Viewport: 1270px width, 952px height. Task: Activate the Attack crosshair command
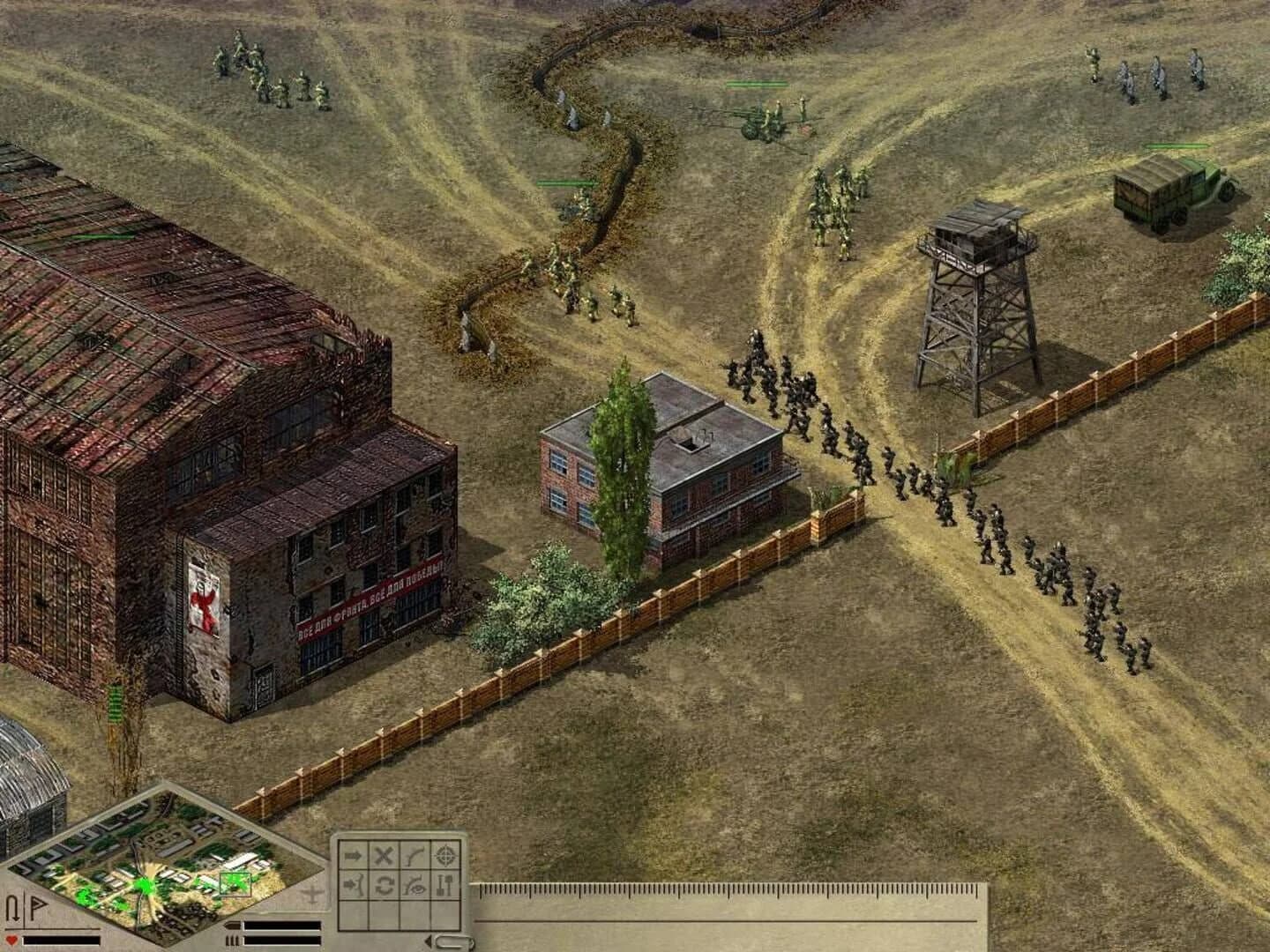(x=444, y=856)
